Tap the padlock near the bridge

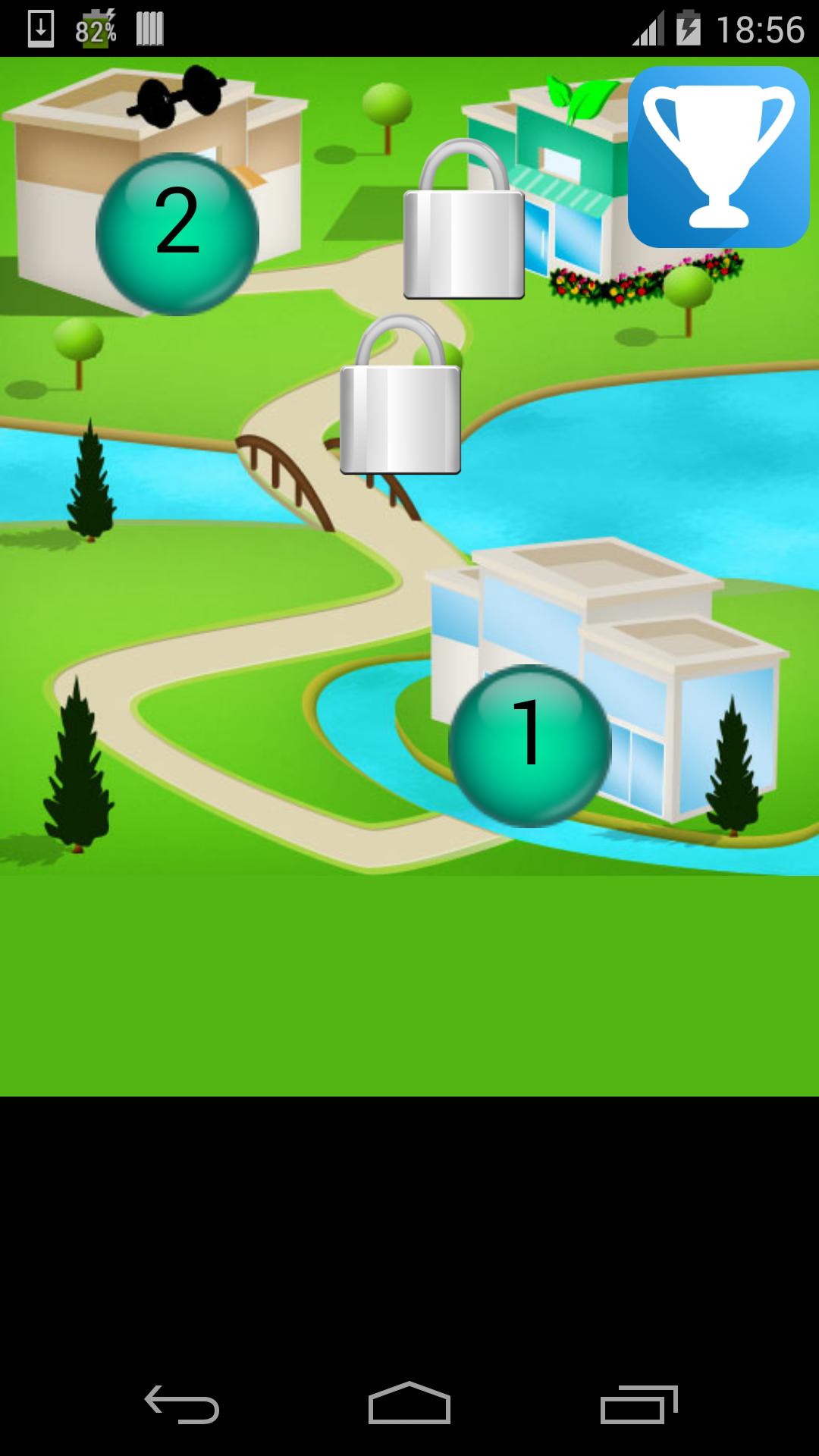(400, 397)
